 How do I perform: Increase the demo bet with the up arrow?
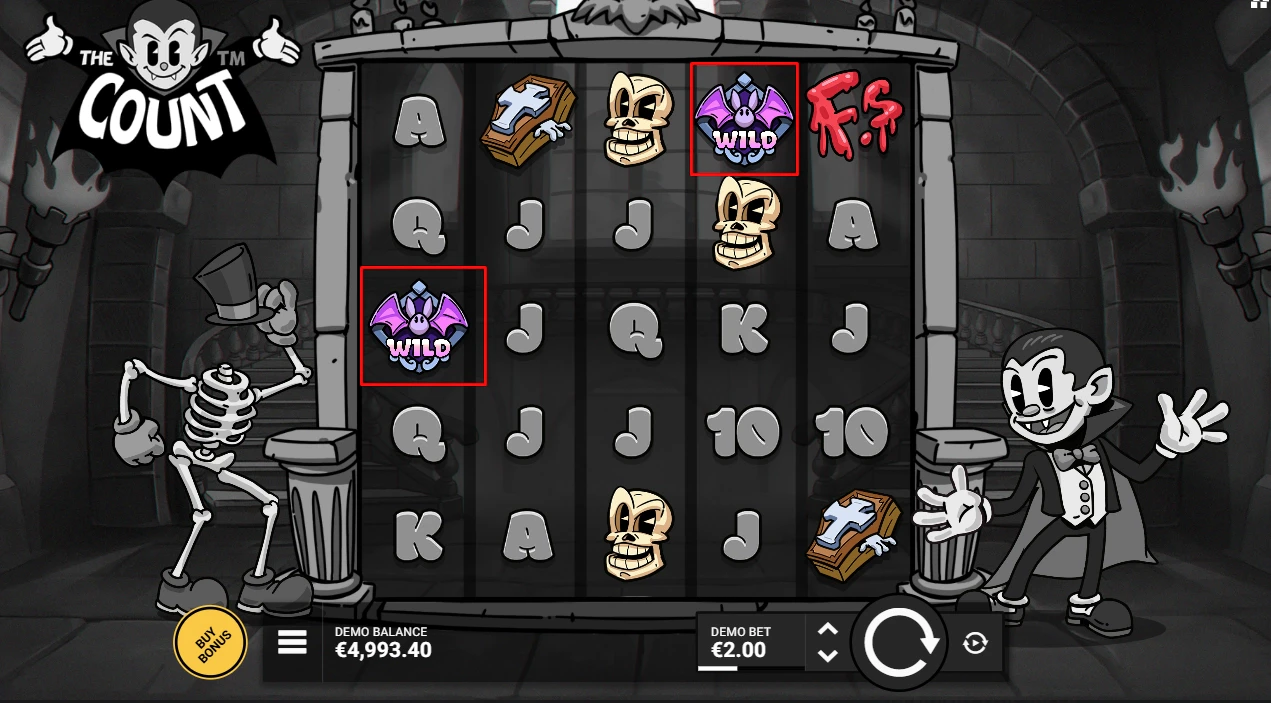tap(828, 630)
